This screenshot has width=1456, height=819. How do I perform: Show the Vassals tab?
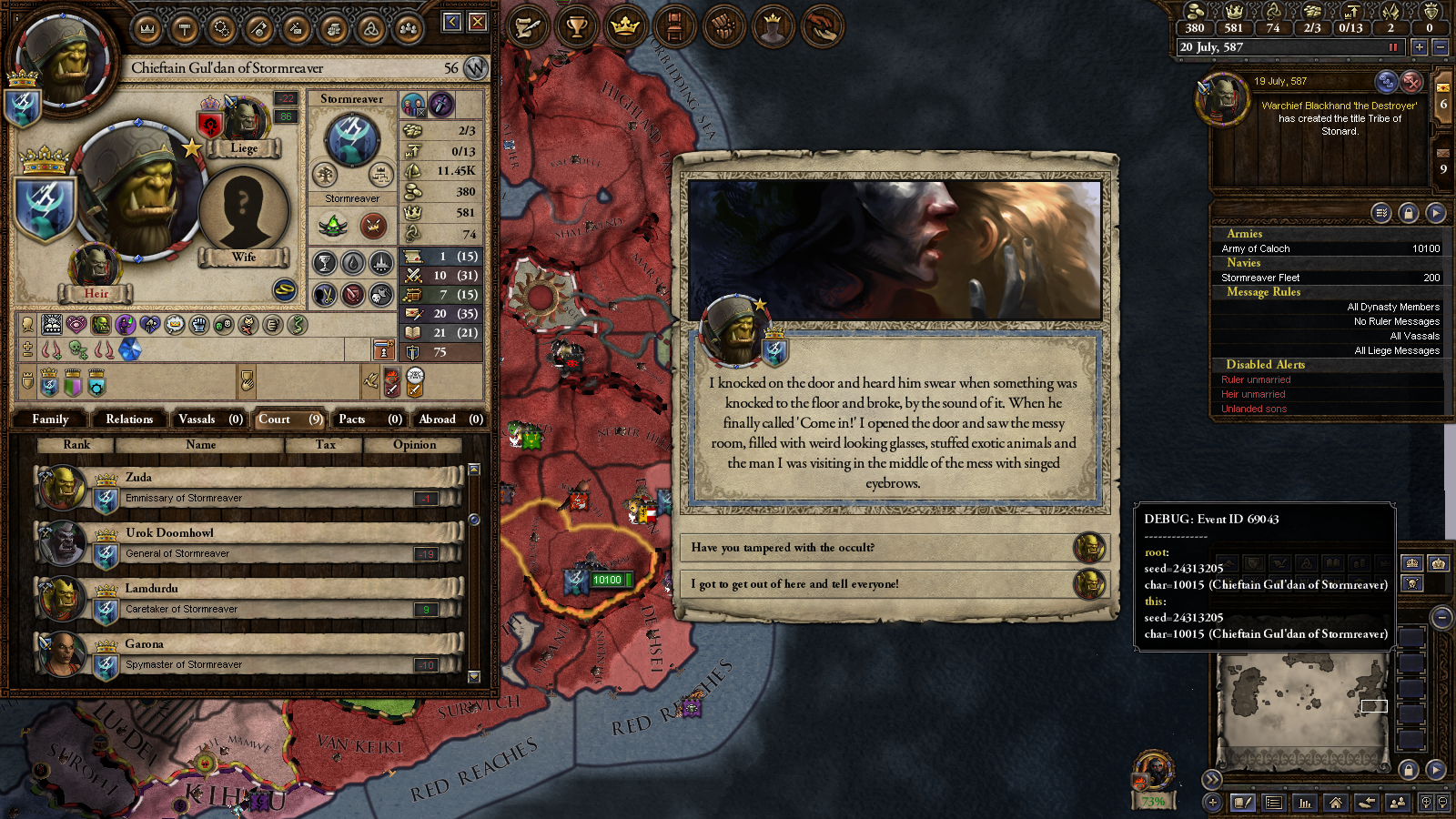[209, 420]
